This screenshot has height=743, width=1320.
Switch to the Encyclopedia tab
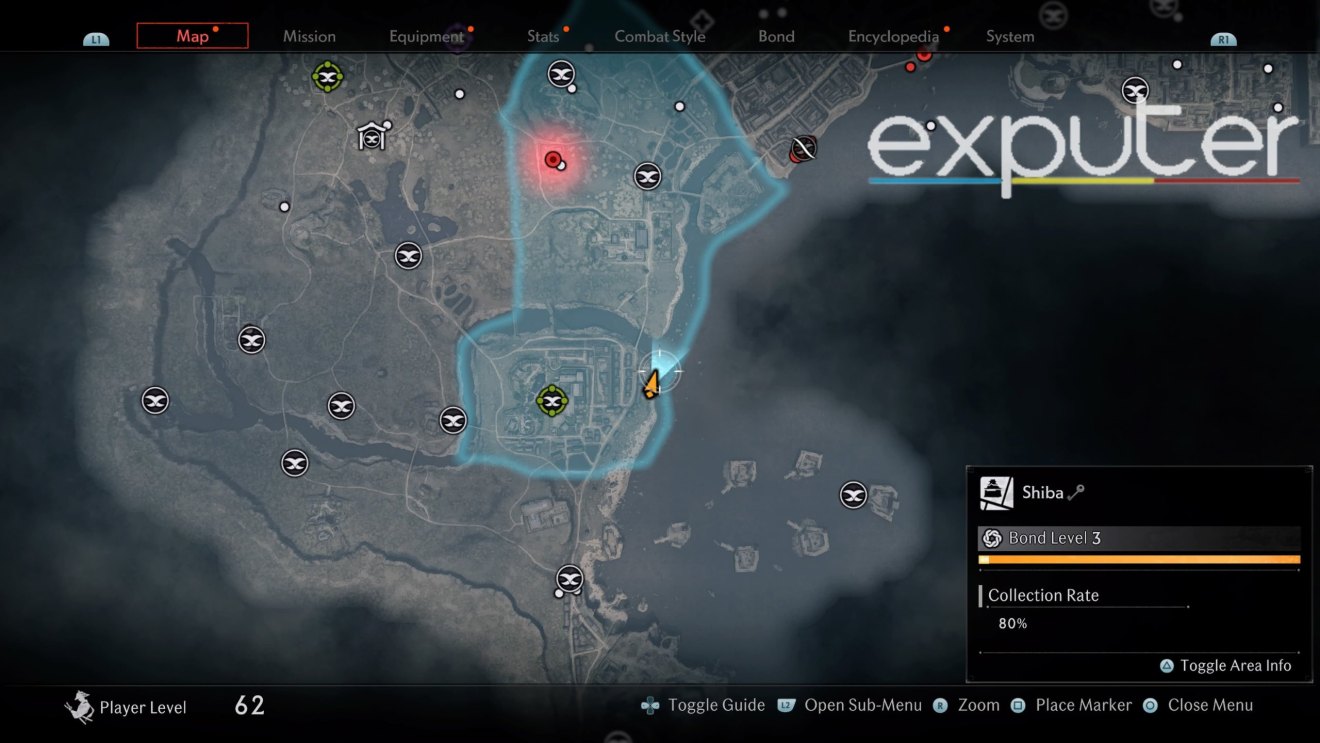point(893,36)
